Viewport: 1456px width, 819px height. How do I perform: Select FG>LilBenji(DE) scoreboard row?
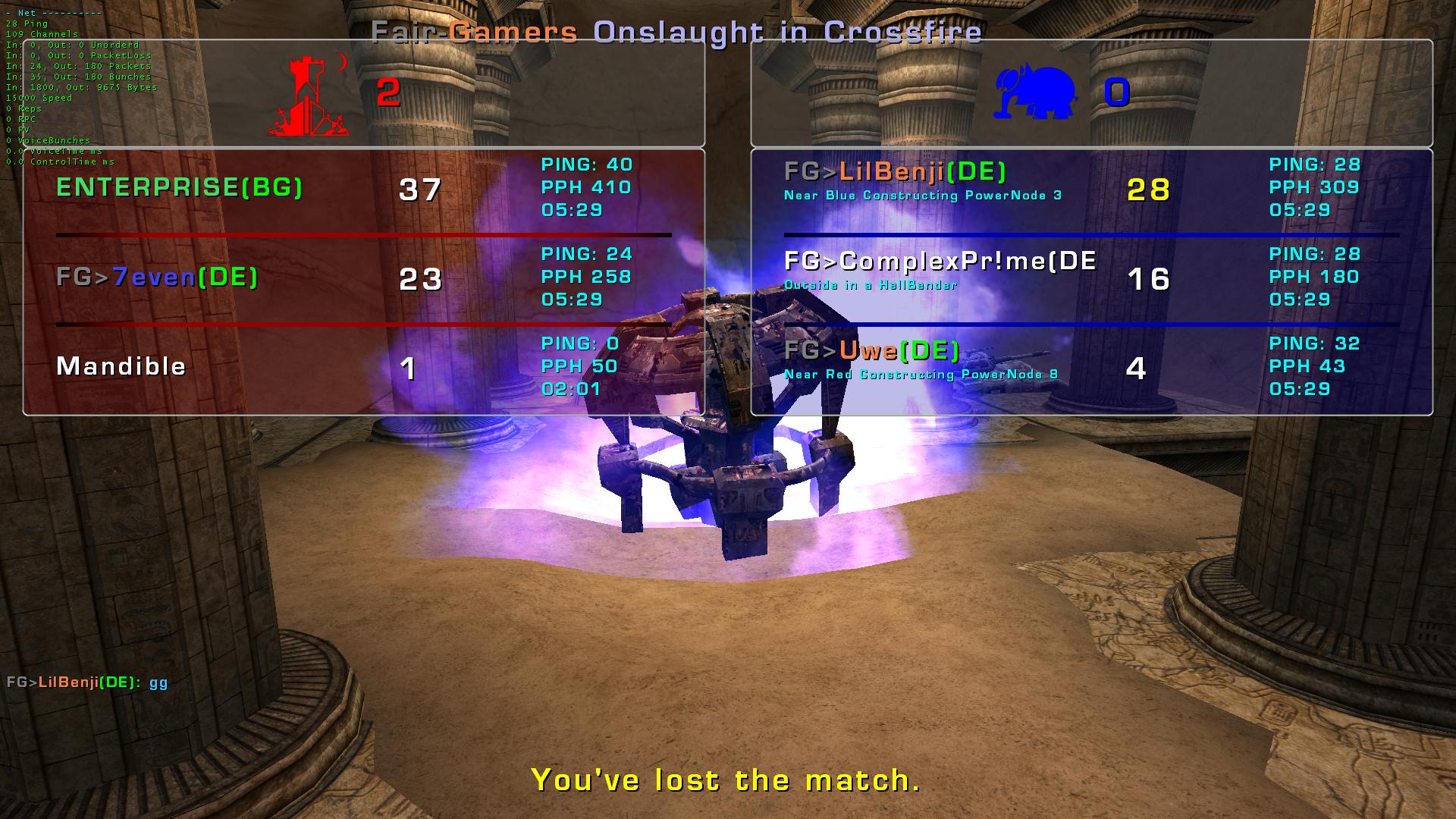pyautogui.click(x=895, y=172)
